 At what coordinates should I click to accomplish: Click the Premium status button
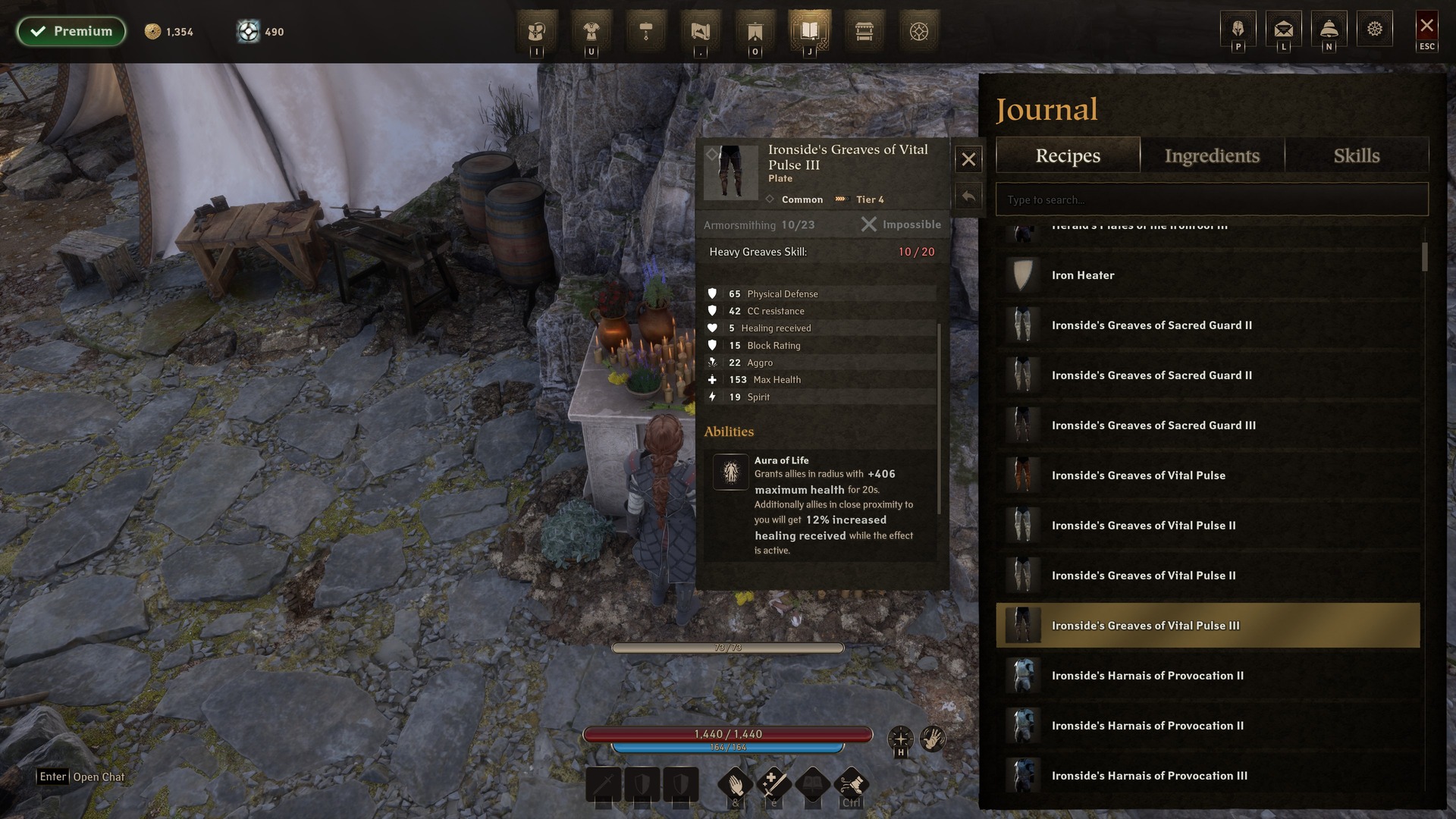pos(71,31)
